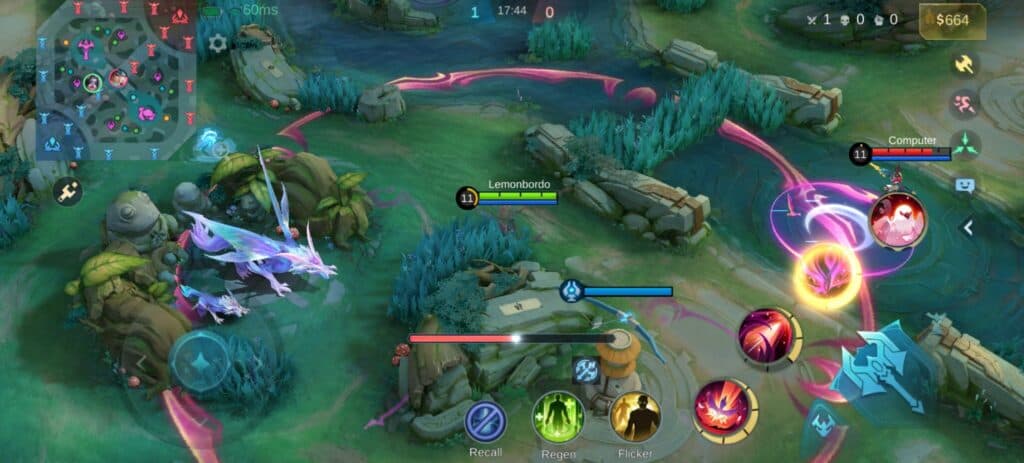
Task: Open the quick chat smiley bubble
Action: point(965,185)
